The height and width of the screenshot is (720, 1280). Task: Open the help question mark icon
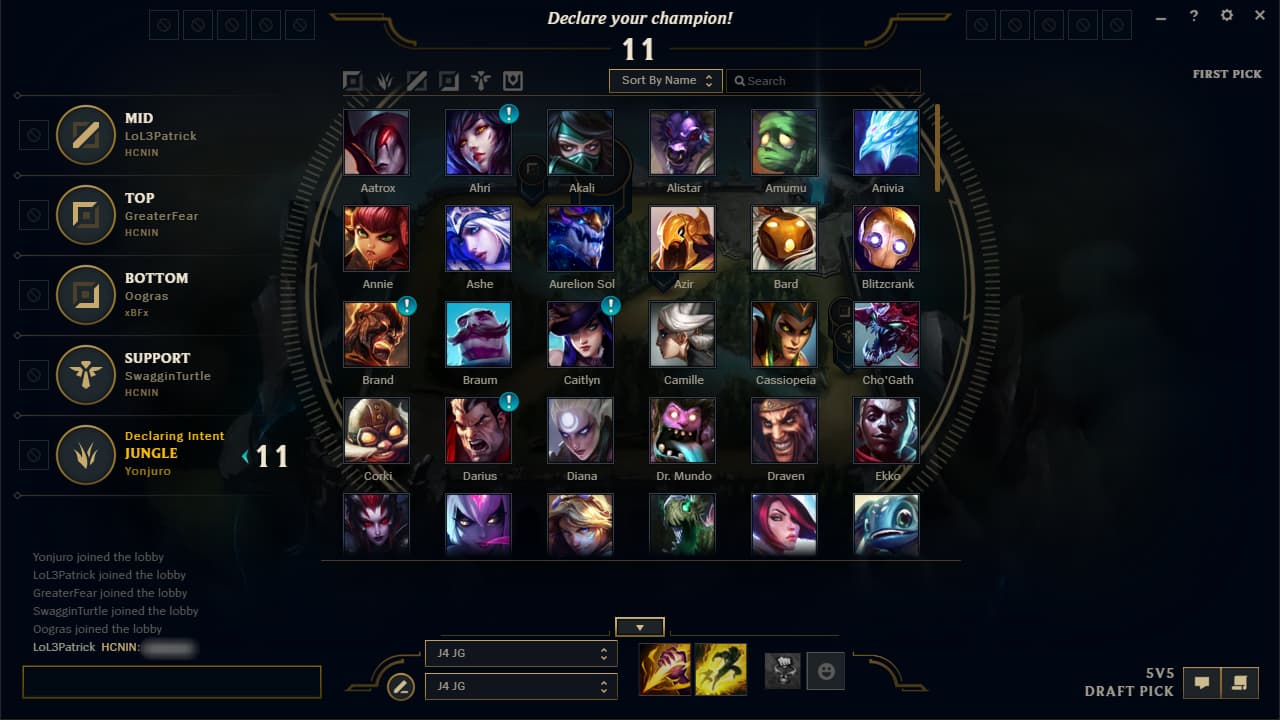tap(1193, 15)
